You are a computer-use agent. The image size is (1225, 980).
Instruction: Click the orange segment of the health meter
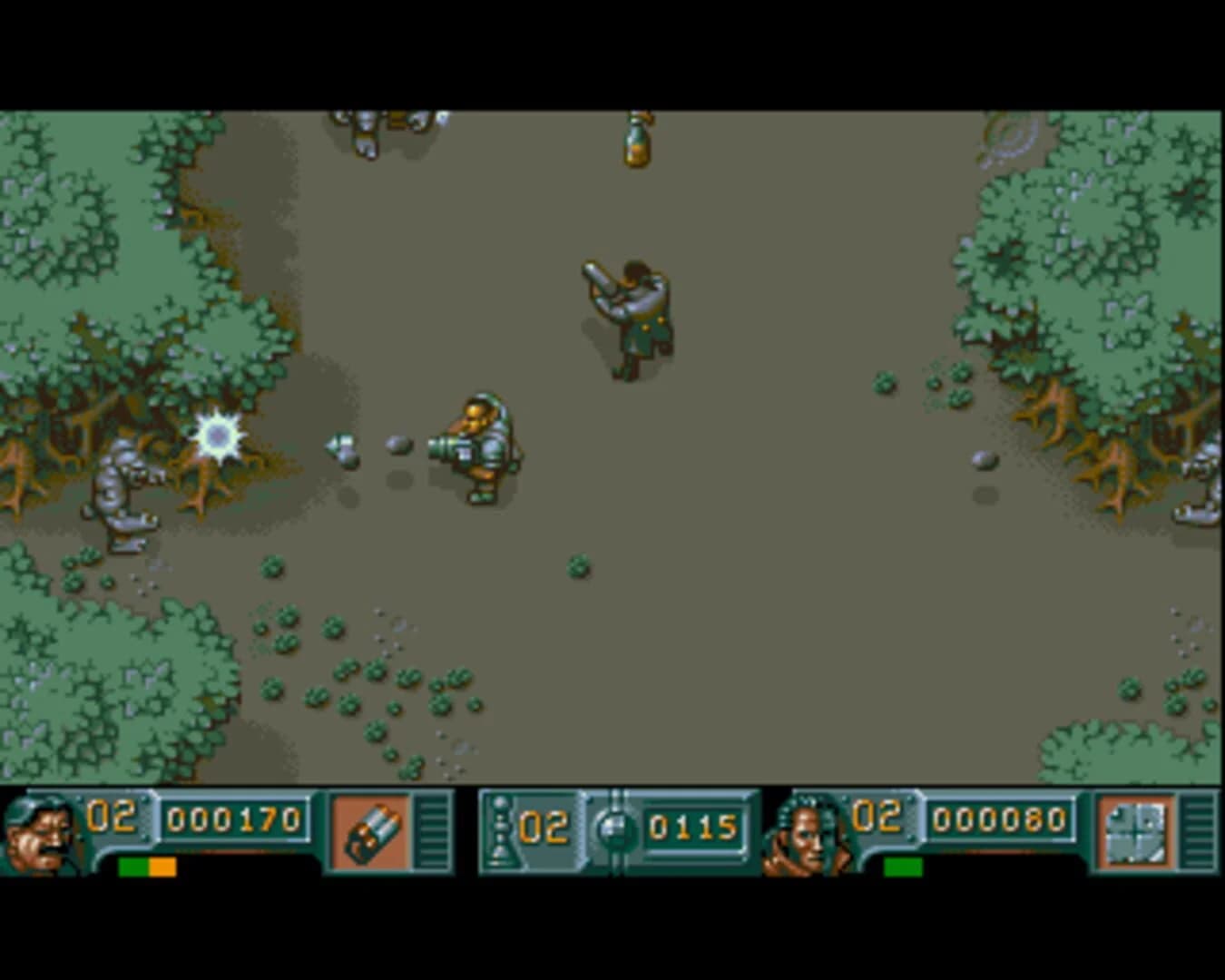tap(163, 867)
